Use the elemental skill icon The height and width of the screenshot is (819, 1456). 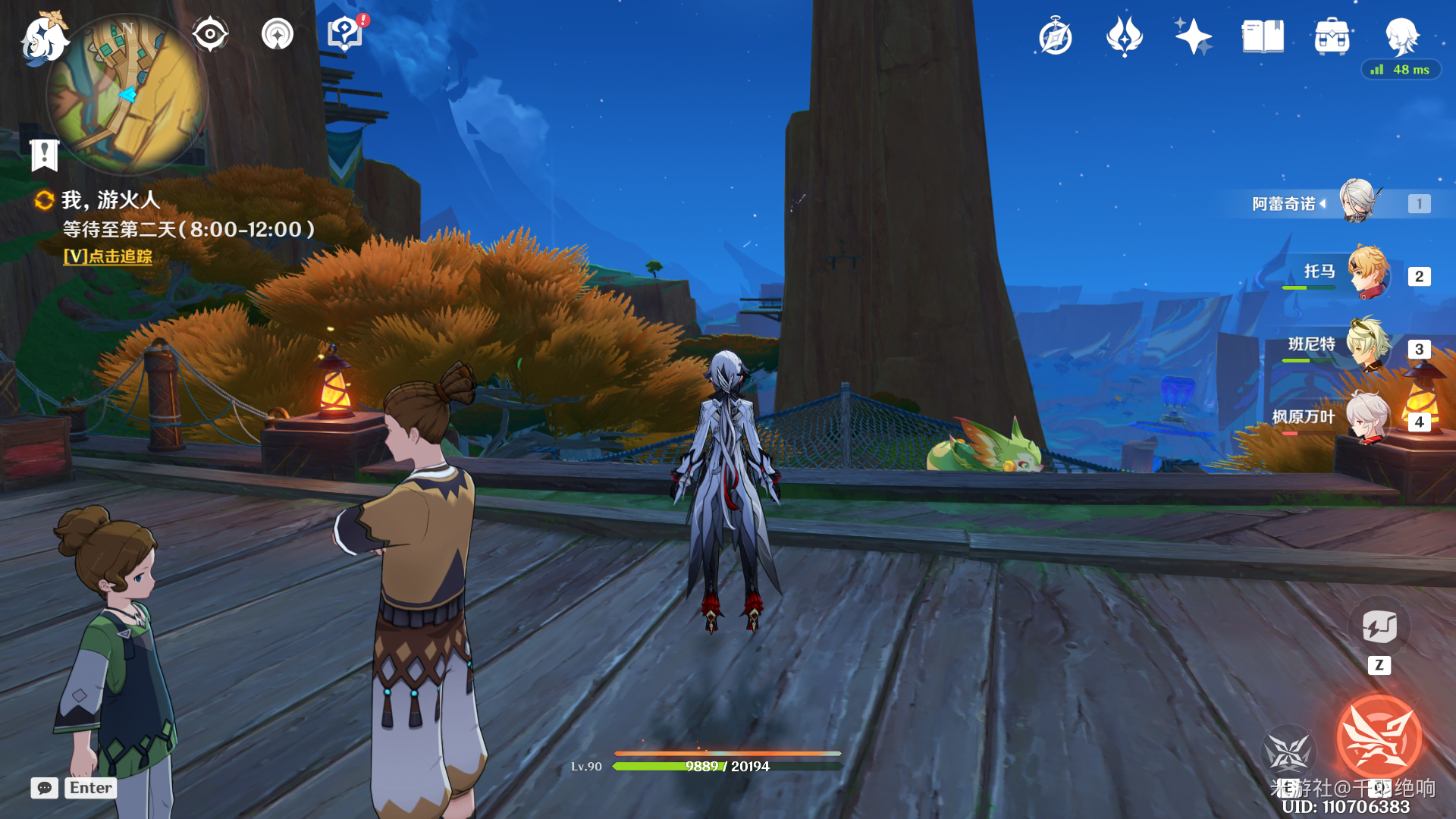click(x=1288, y=752)
